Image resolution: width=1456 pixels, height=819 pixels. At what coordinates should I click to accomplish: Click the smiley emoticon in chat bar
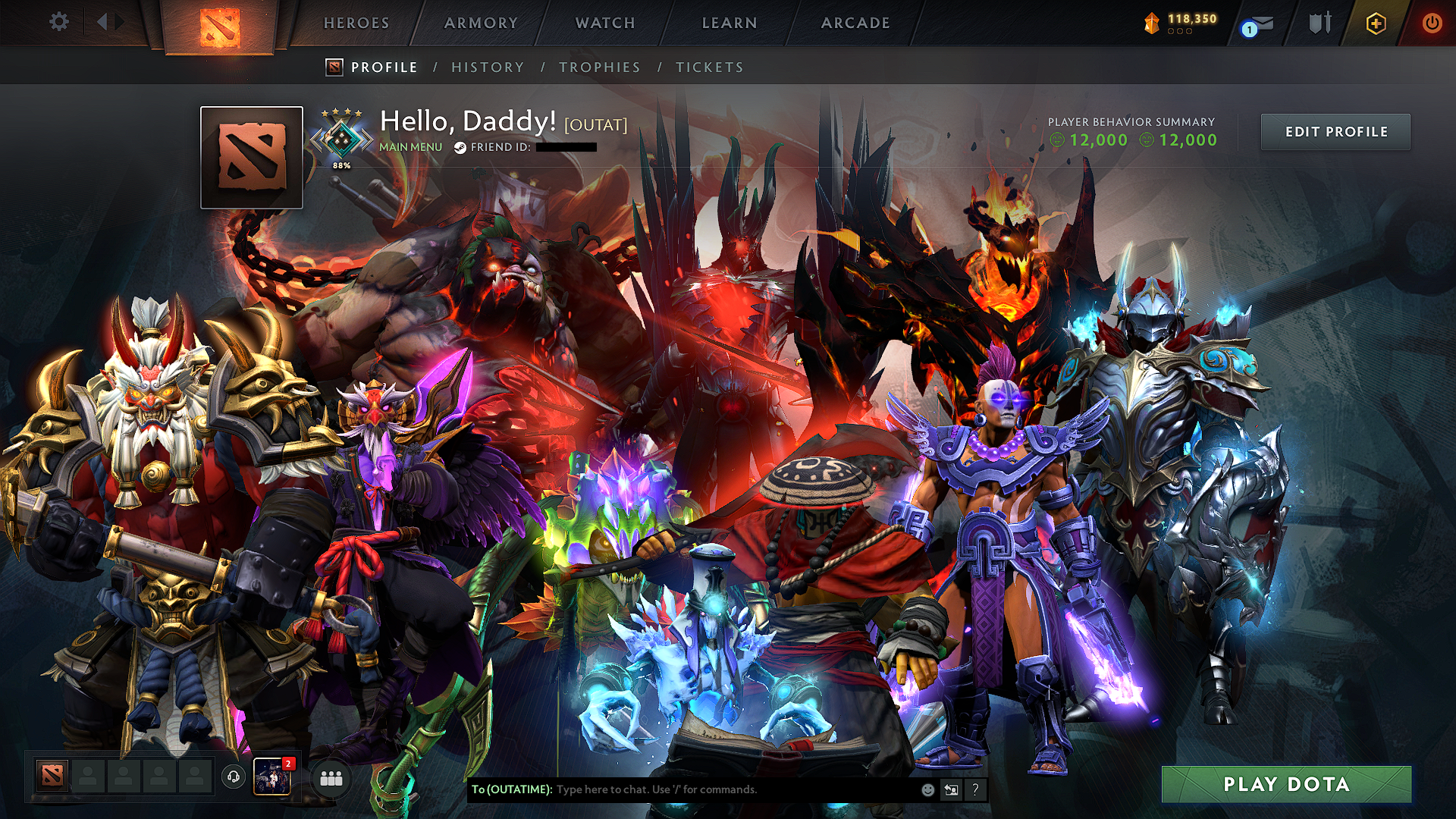(927, 789)
